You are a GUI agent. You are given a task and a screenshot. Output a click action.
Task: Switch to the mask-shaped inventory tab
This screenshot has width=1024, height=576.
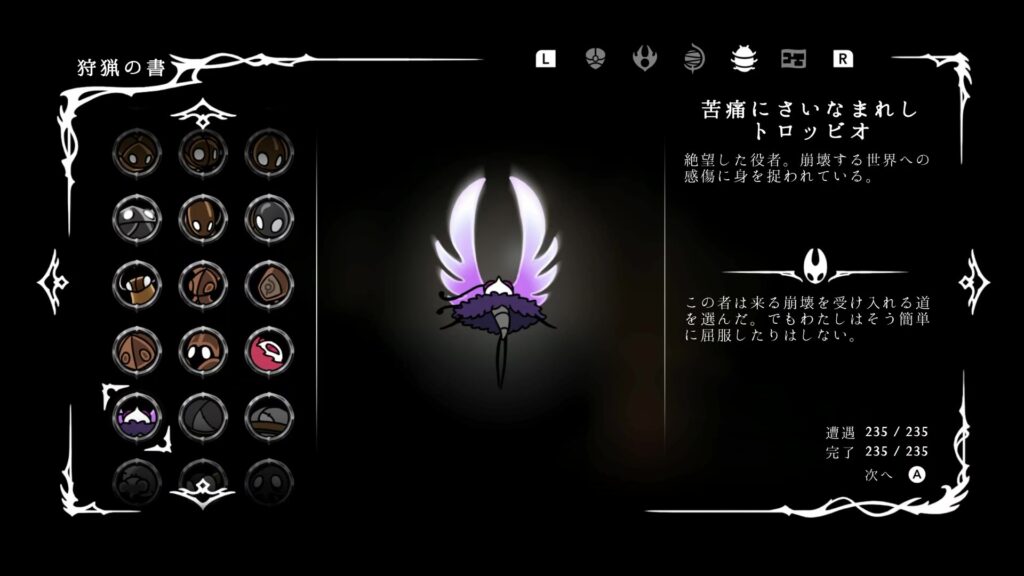[x=595, y=58]
